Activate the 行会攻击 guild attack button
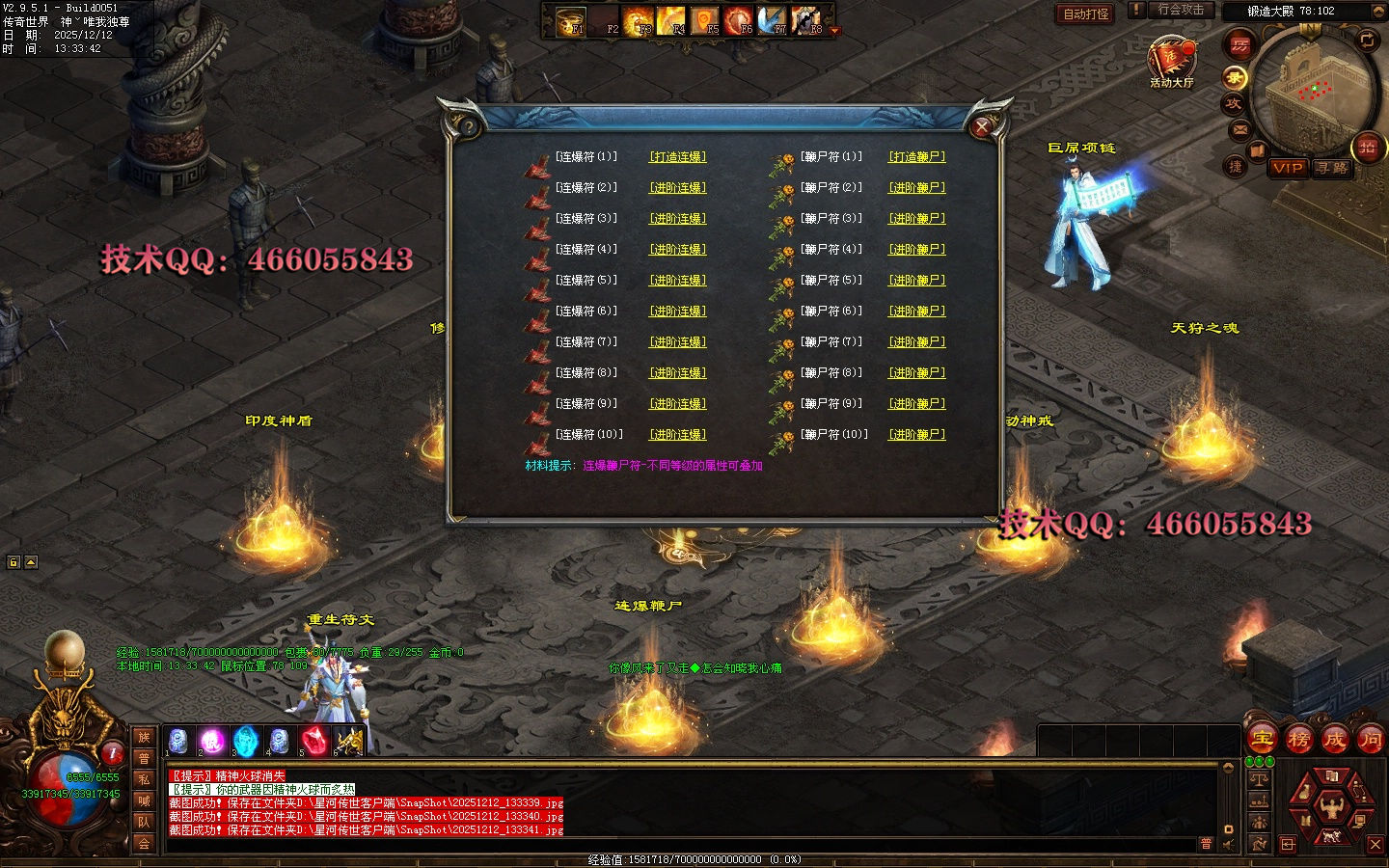 [x=1181, y=10]
